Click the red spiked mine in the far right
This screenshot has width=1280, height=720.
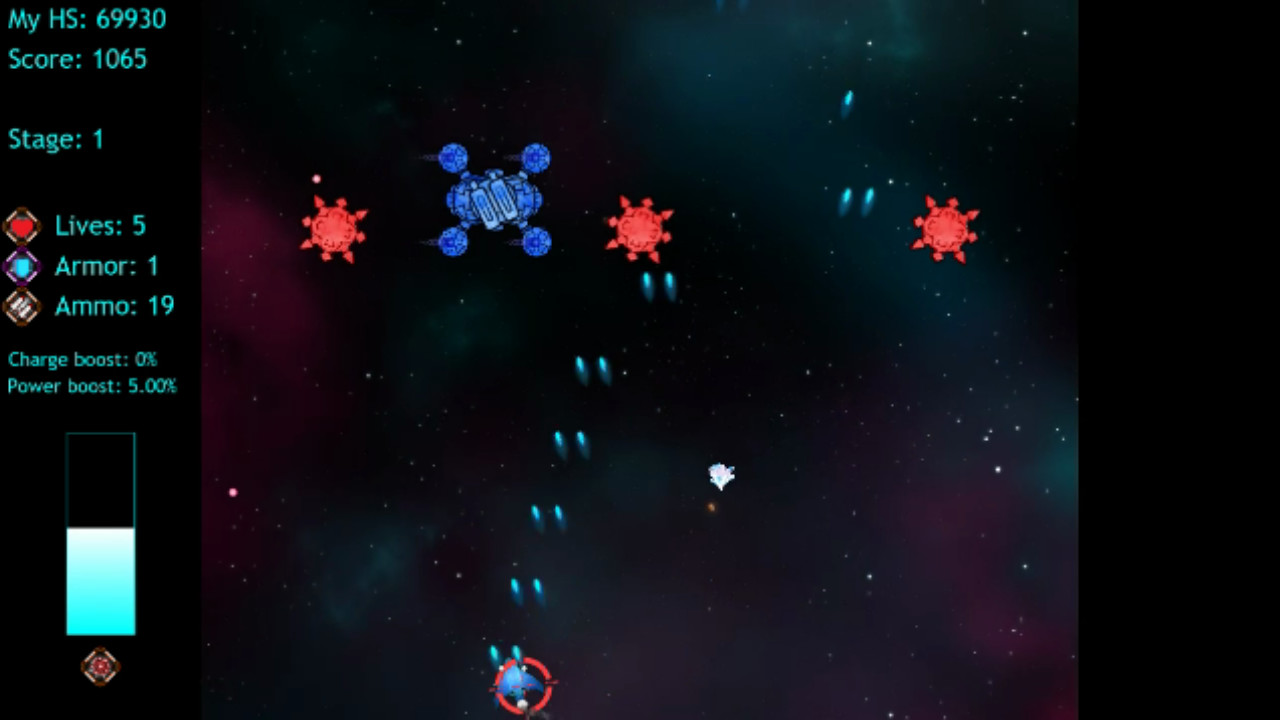[946, 229]
